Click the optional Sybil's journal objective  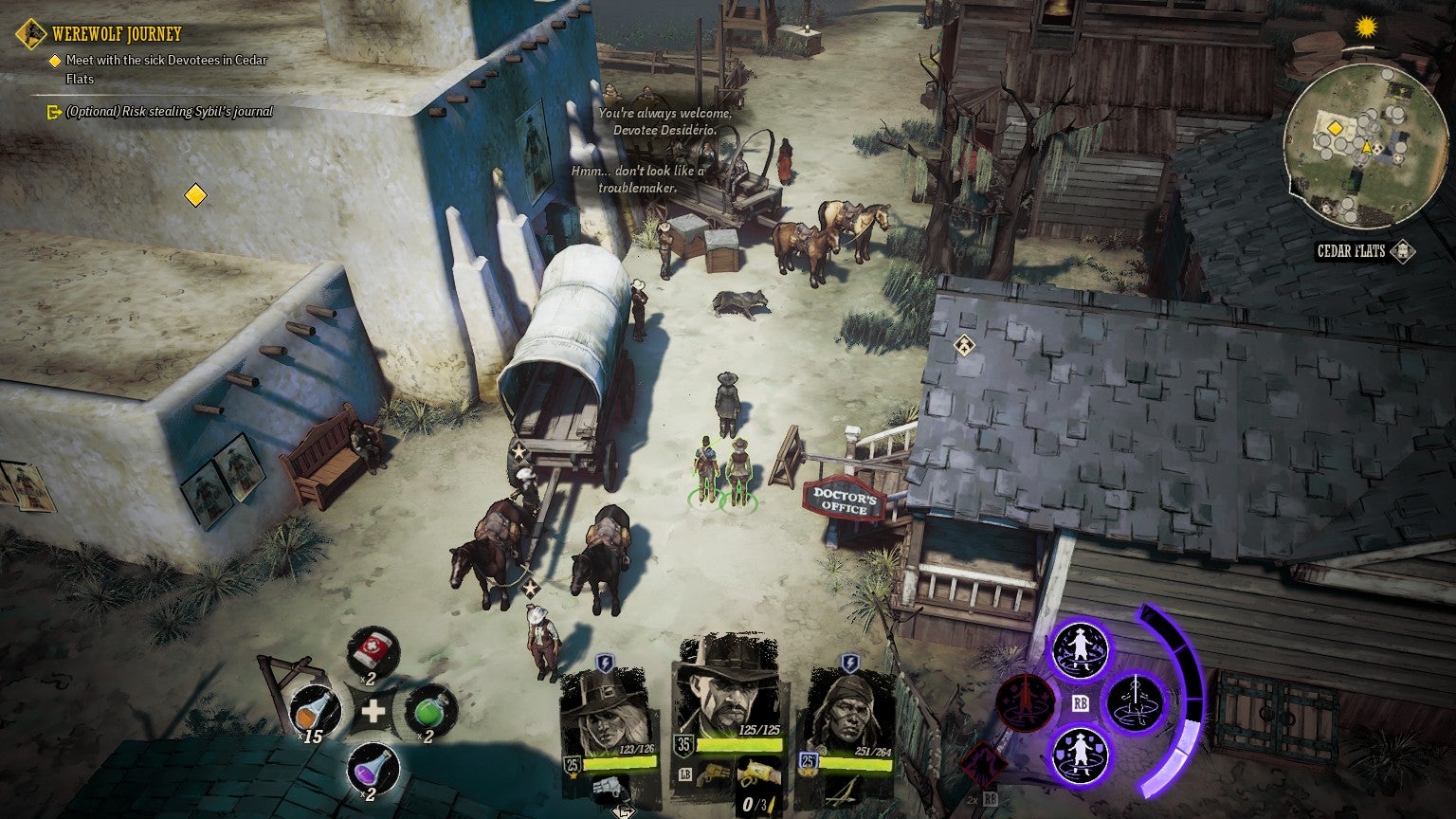click(169, 112)
